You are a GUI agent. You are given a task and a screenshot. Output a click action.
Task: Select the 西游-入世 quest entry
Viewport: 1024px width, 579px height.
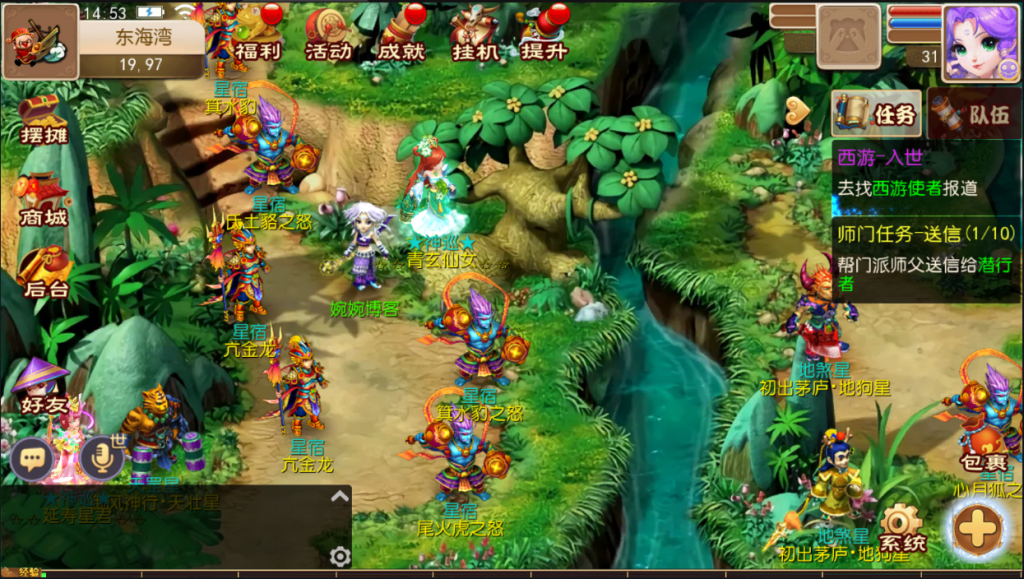[x=926, y=173]
